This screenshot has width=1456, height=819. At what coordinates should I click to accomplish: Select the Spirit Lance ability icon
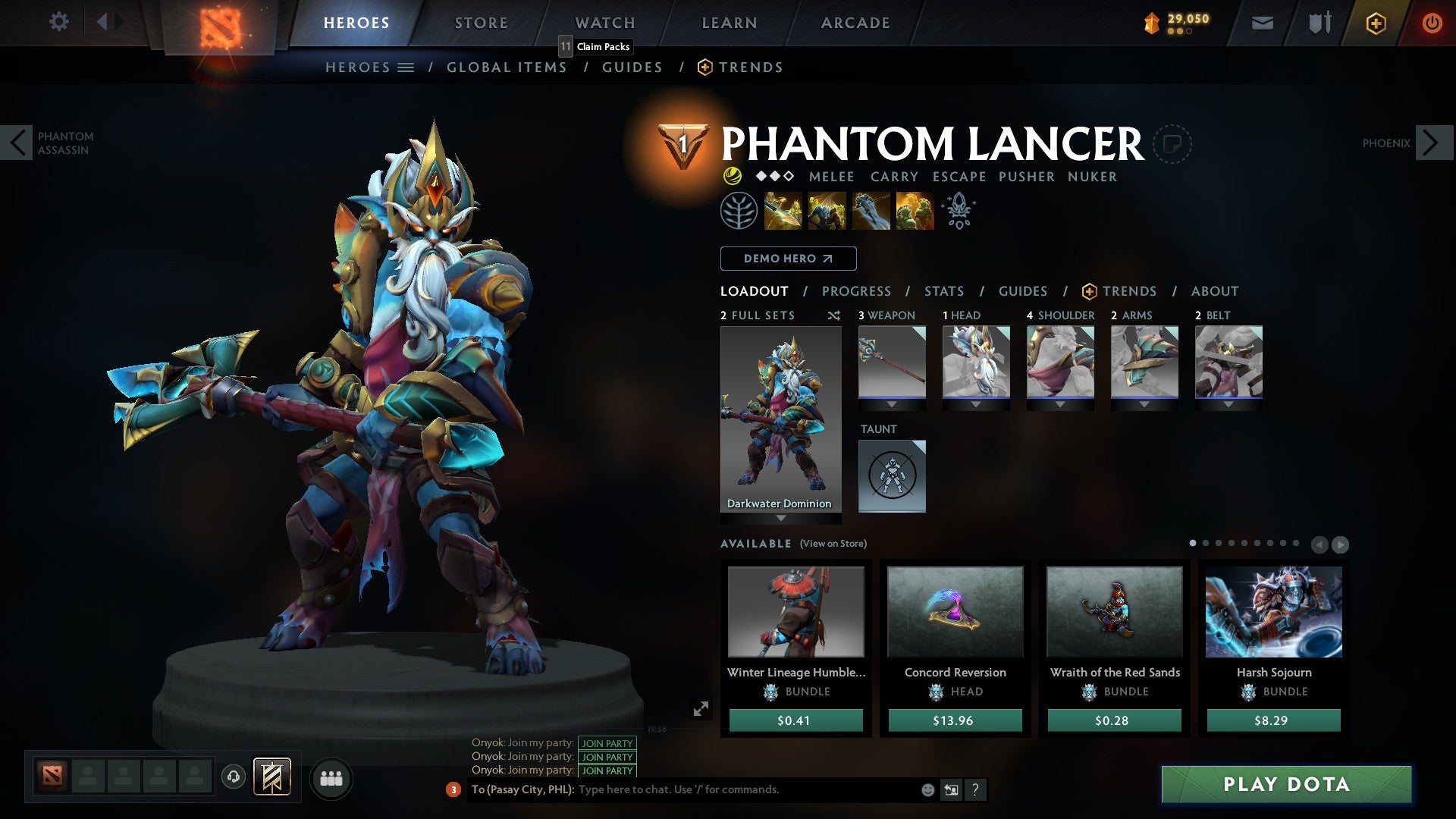pyautogui.click(x=783, y=211)
